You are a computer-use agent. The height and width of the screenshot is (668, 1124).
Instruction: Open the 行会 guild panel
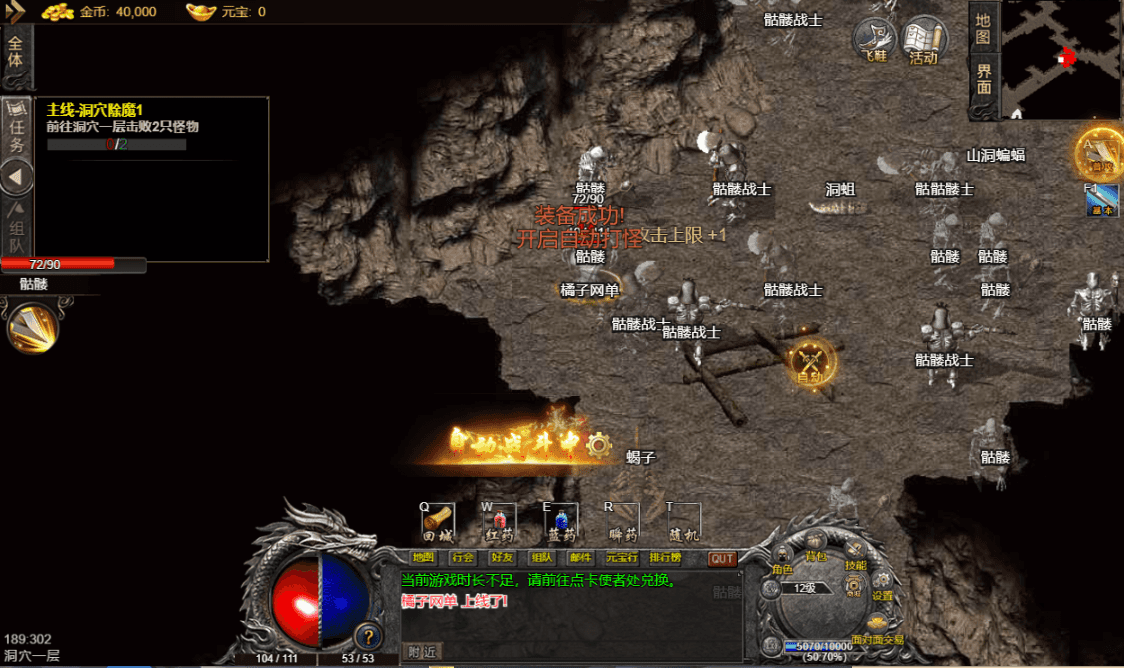pos(463,558)
